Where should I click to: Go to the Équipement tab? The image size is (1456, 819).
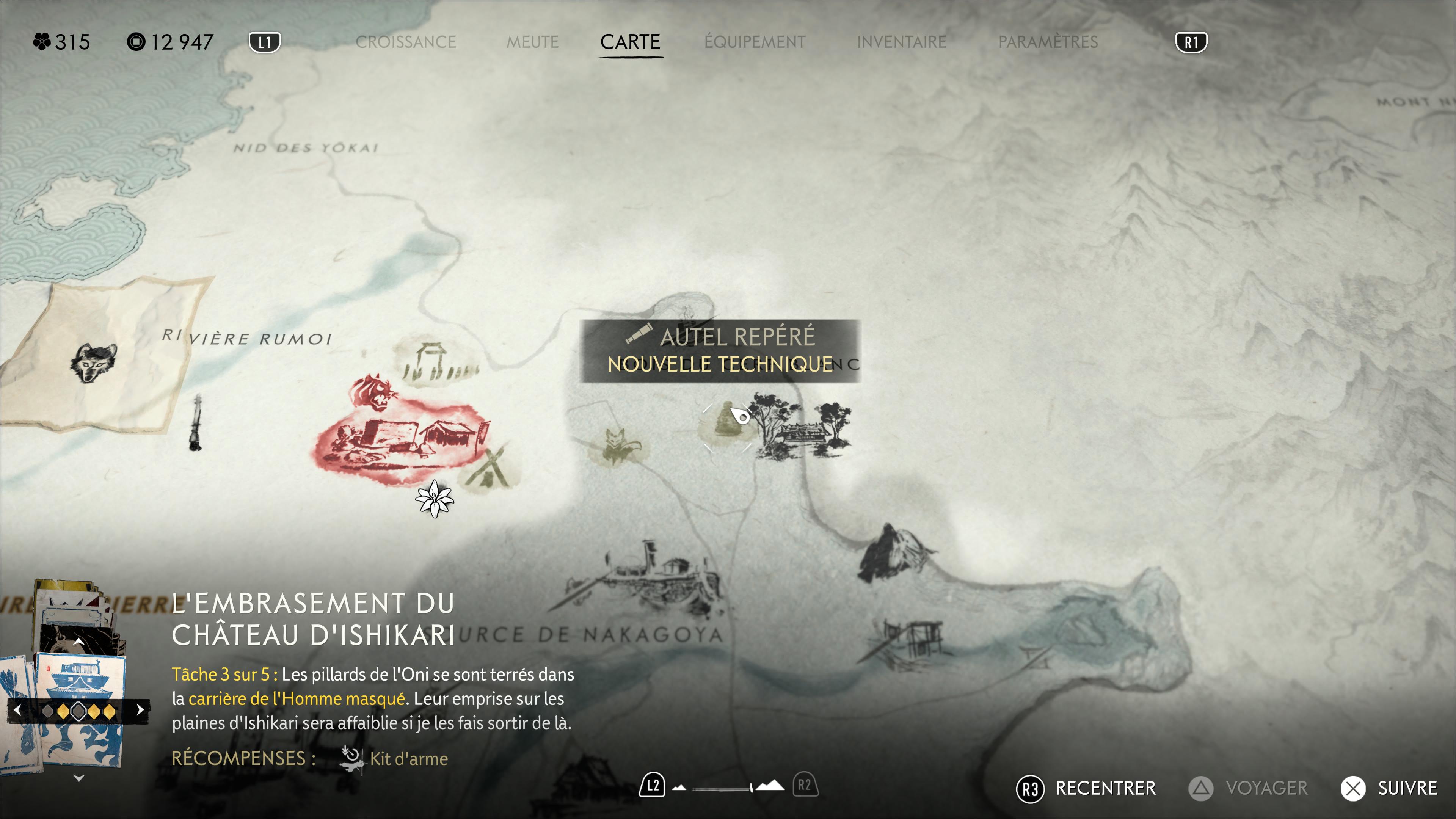pyautogui.click(x=755, y=42)
